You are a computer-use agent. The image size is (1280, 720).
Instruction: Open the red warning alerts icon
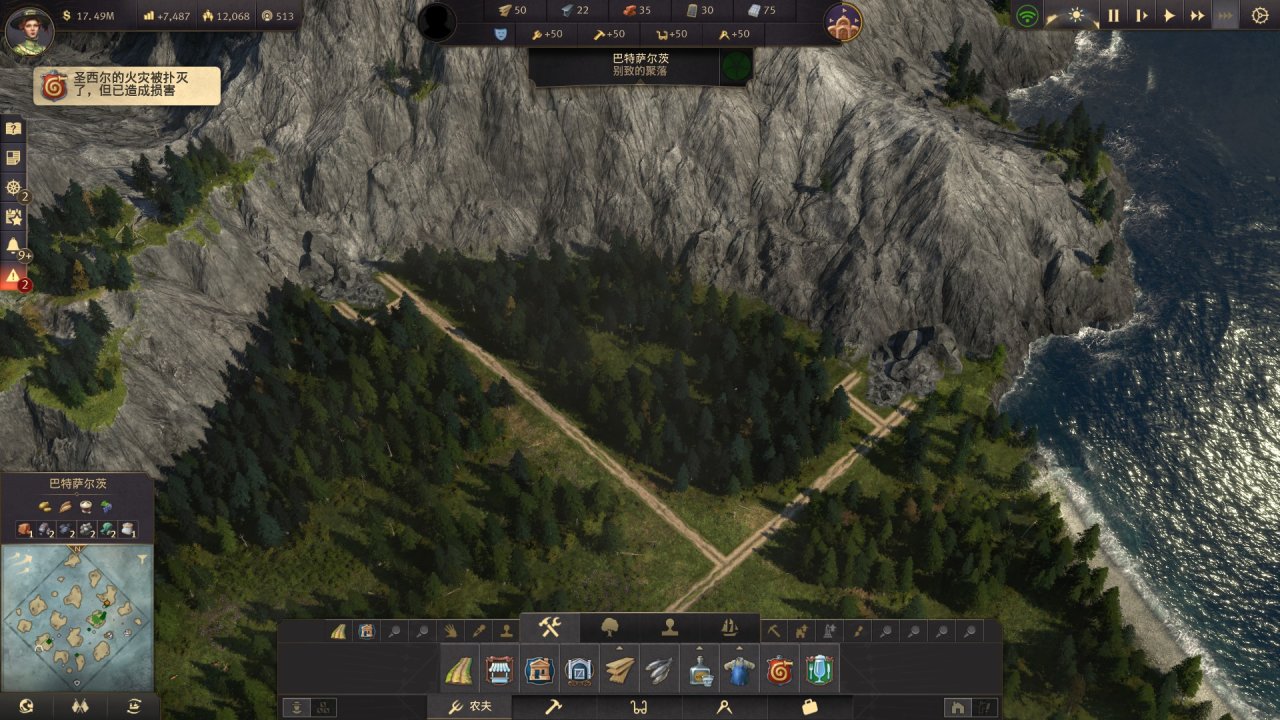(x=13, y=275)
